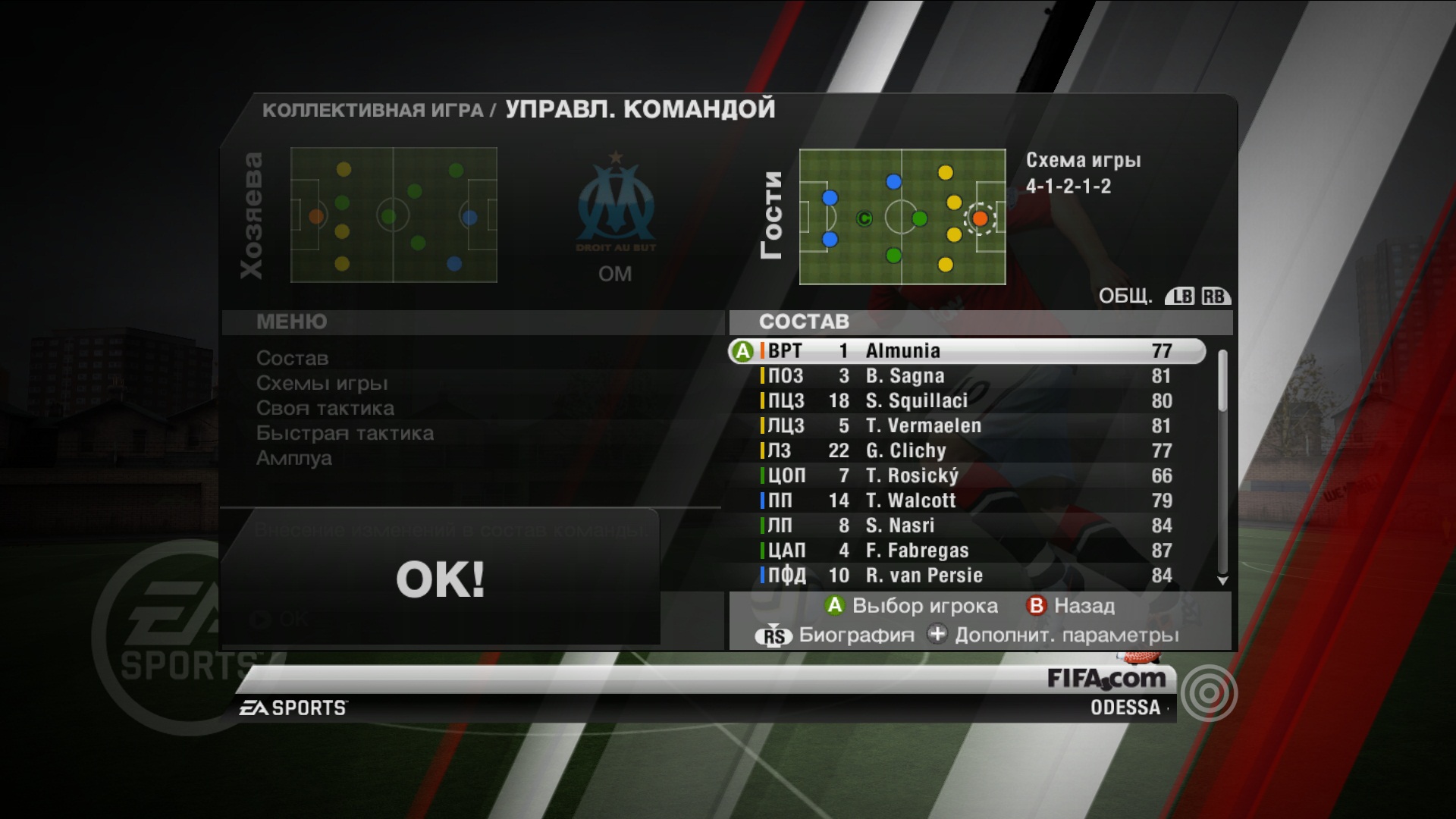
Task: Open Своя тактика custom tactics
Action: click(325, 408)
